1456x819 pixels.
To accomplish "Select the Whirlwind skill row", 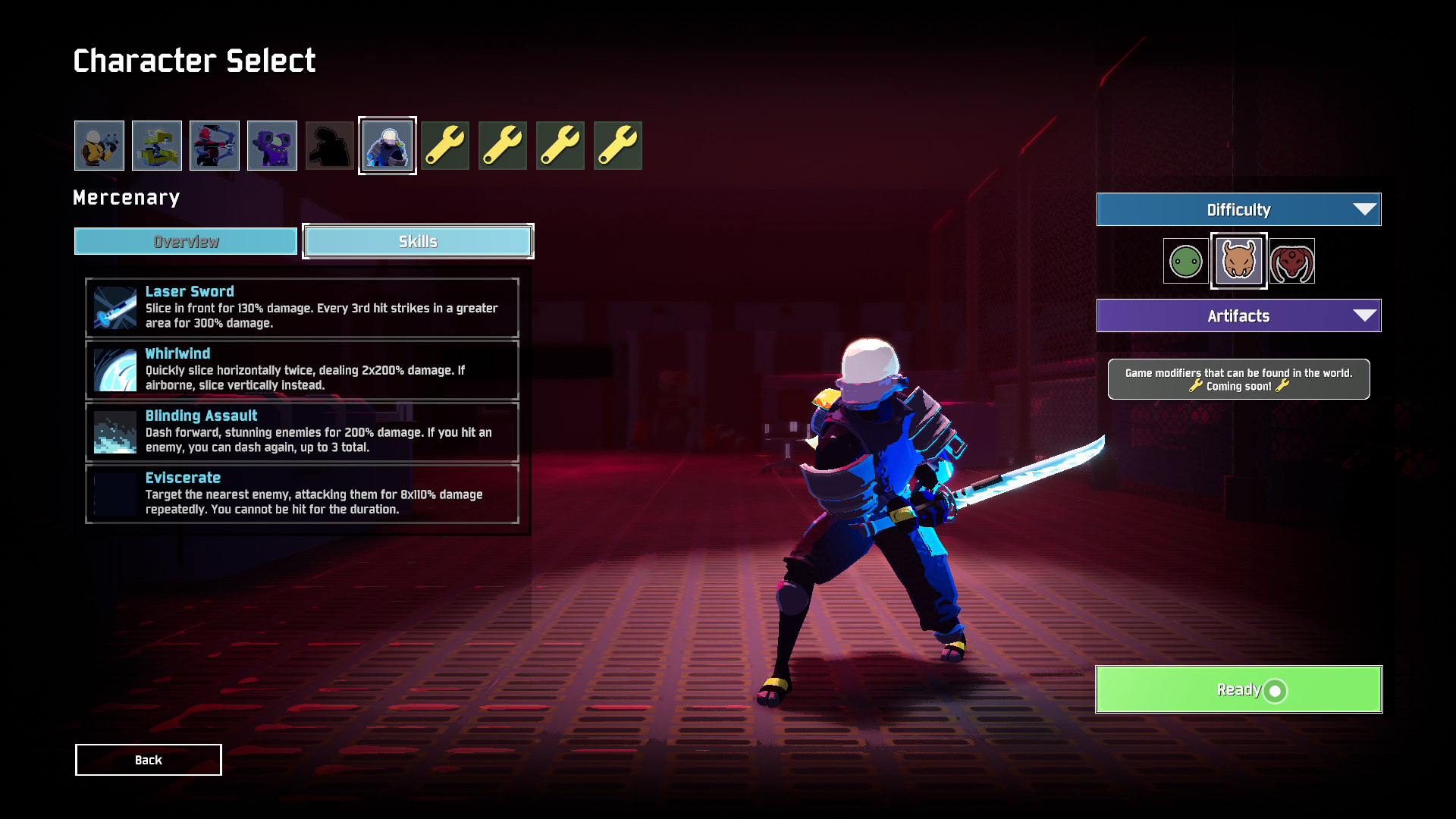I will (x=302, y=370).
